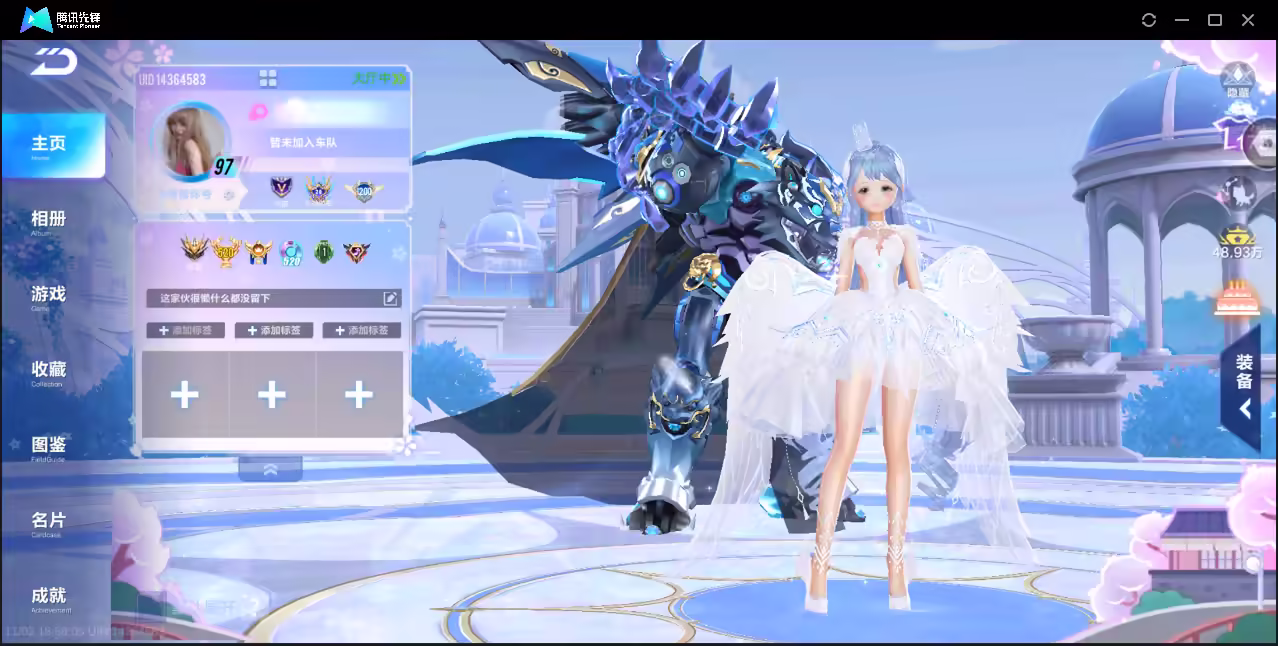Go back using the top-left arrow

pos(54,62)
